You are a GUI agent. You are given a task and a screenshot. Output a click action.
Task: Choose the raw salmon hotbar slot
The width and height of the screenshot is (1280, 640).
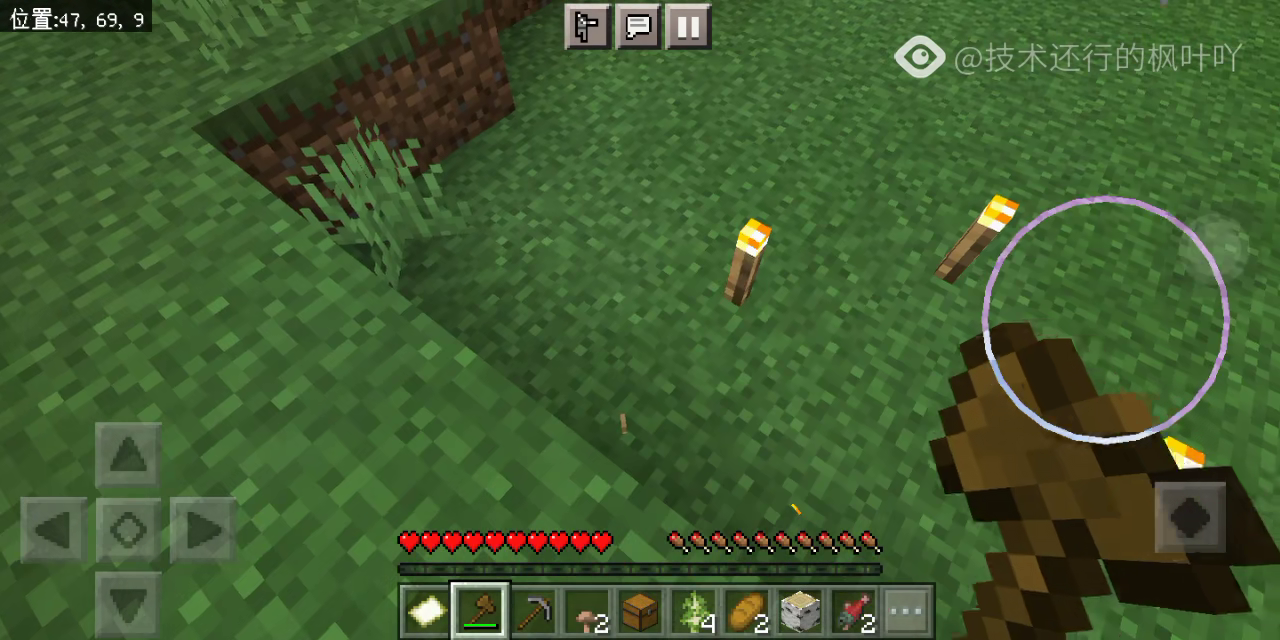click(854, 610)
